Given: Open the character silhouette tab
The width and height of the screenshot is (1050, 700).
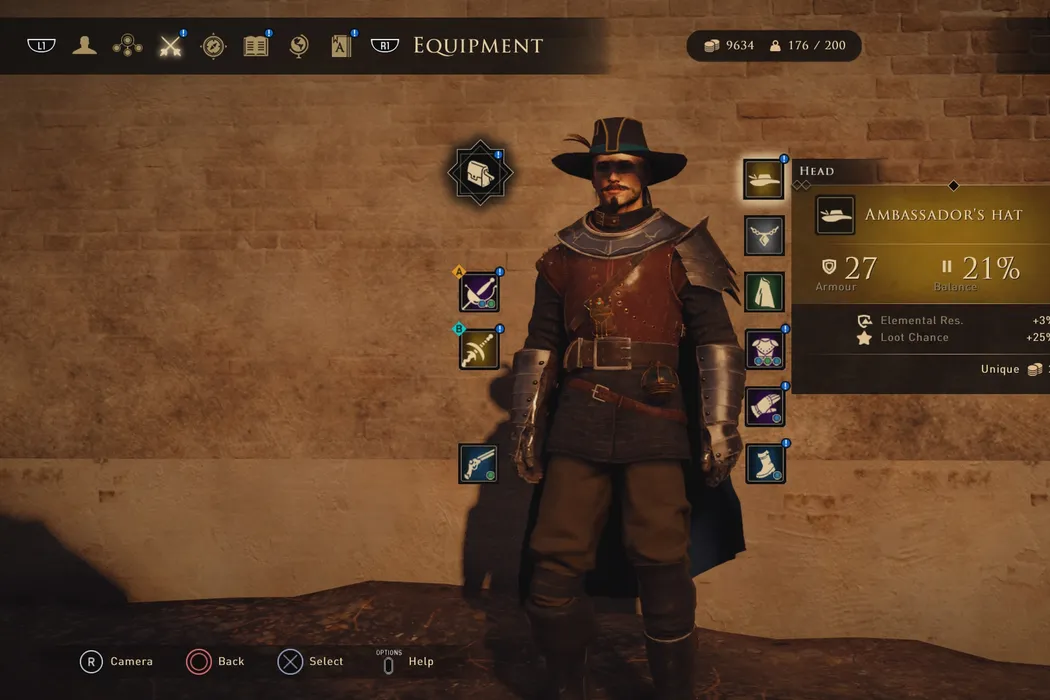Looking at the screenshot, I should tap(84, 46).
